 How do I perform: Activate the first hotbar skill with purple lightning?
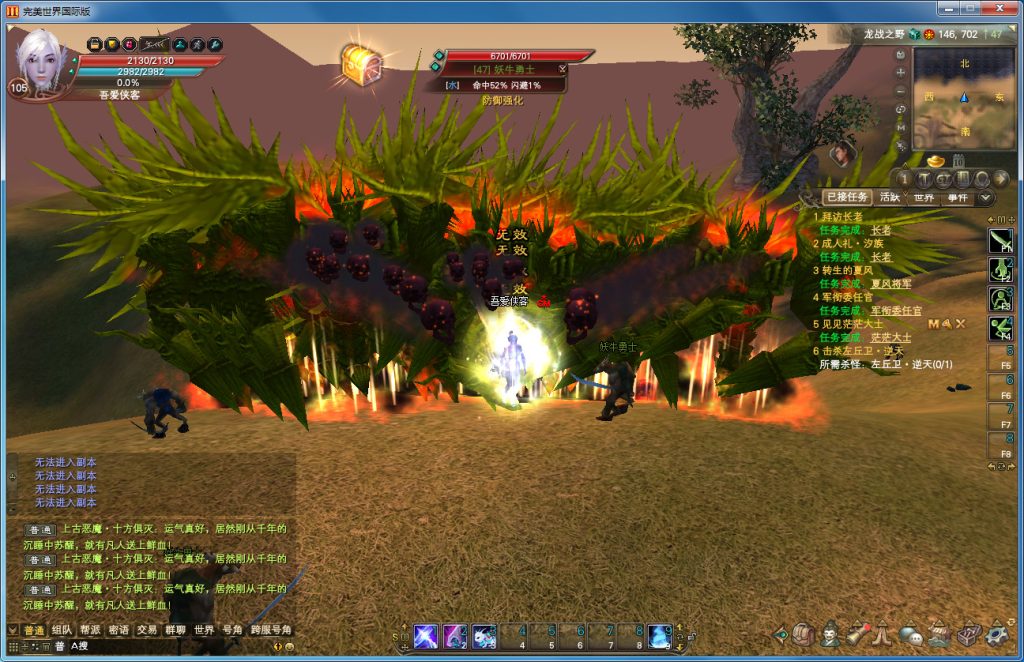tap(426, 635)
